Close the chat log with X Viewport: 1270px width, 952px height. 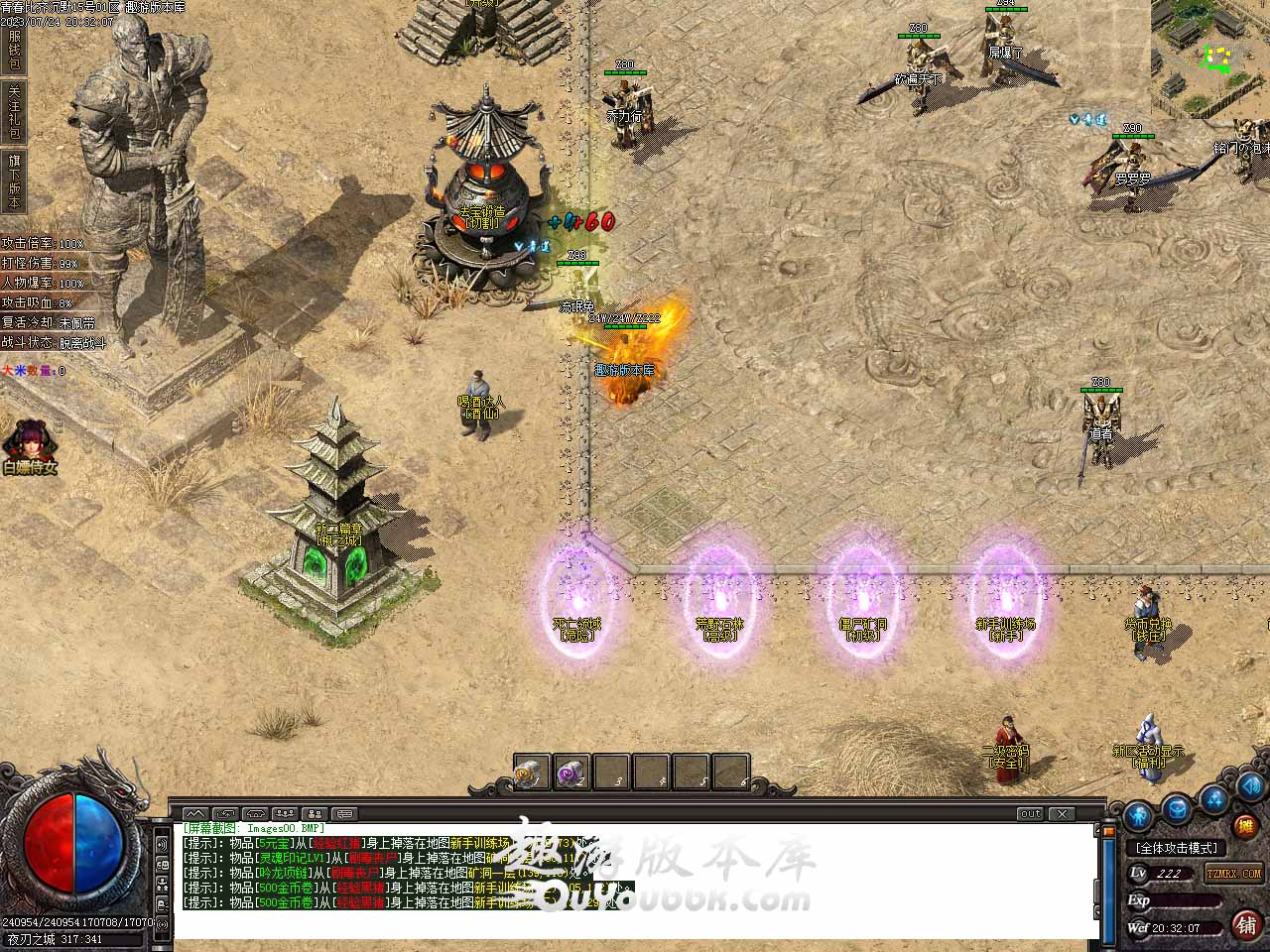coord(1063,814)
